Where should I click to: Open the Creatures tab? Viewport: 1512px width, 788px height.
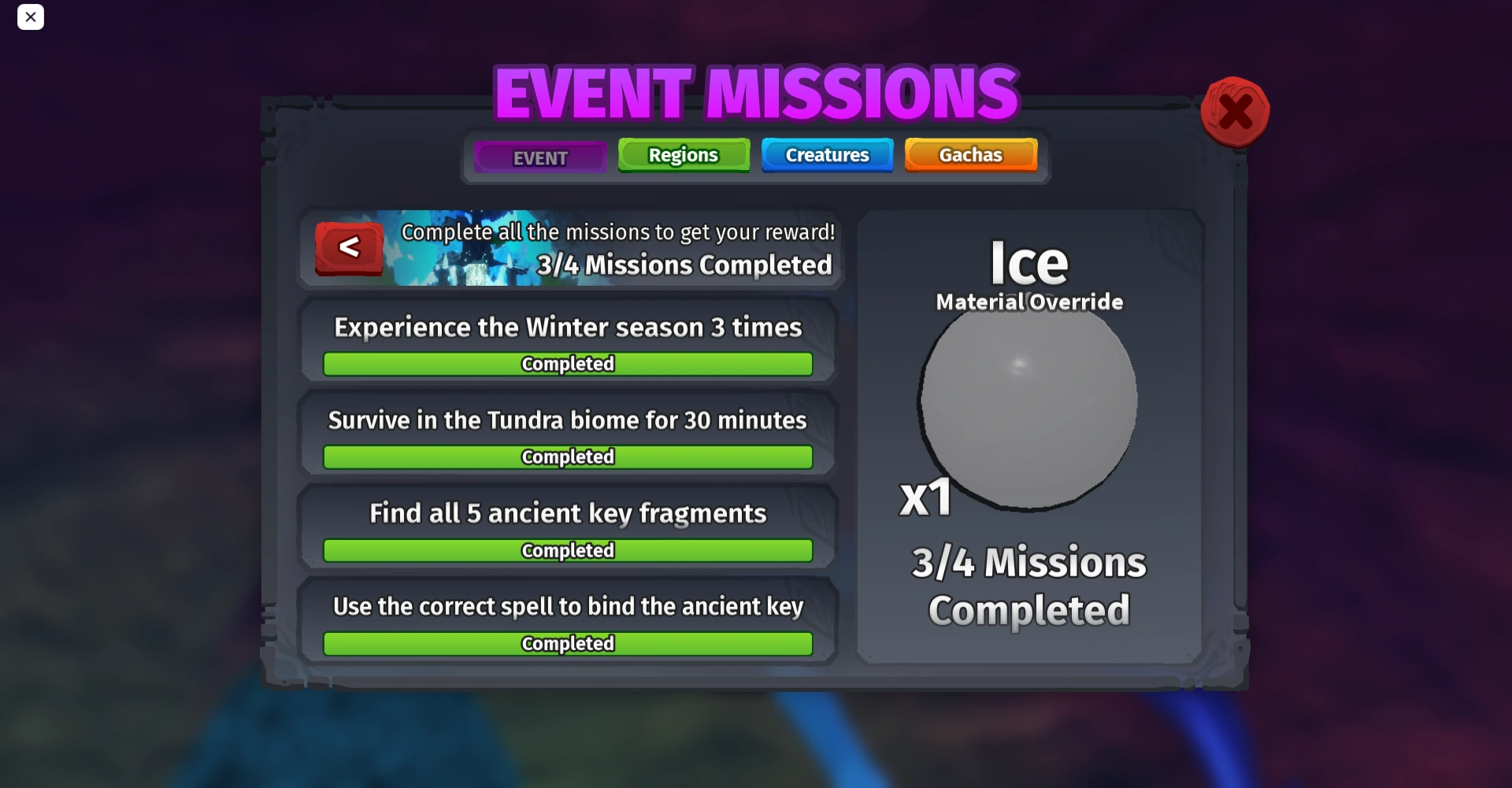pyautogui.click(x=827, y=154)
